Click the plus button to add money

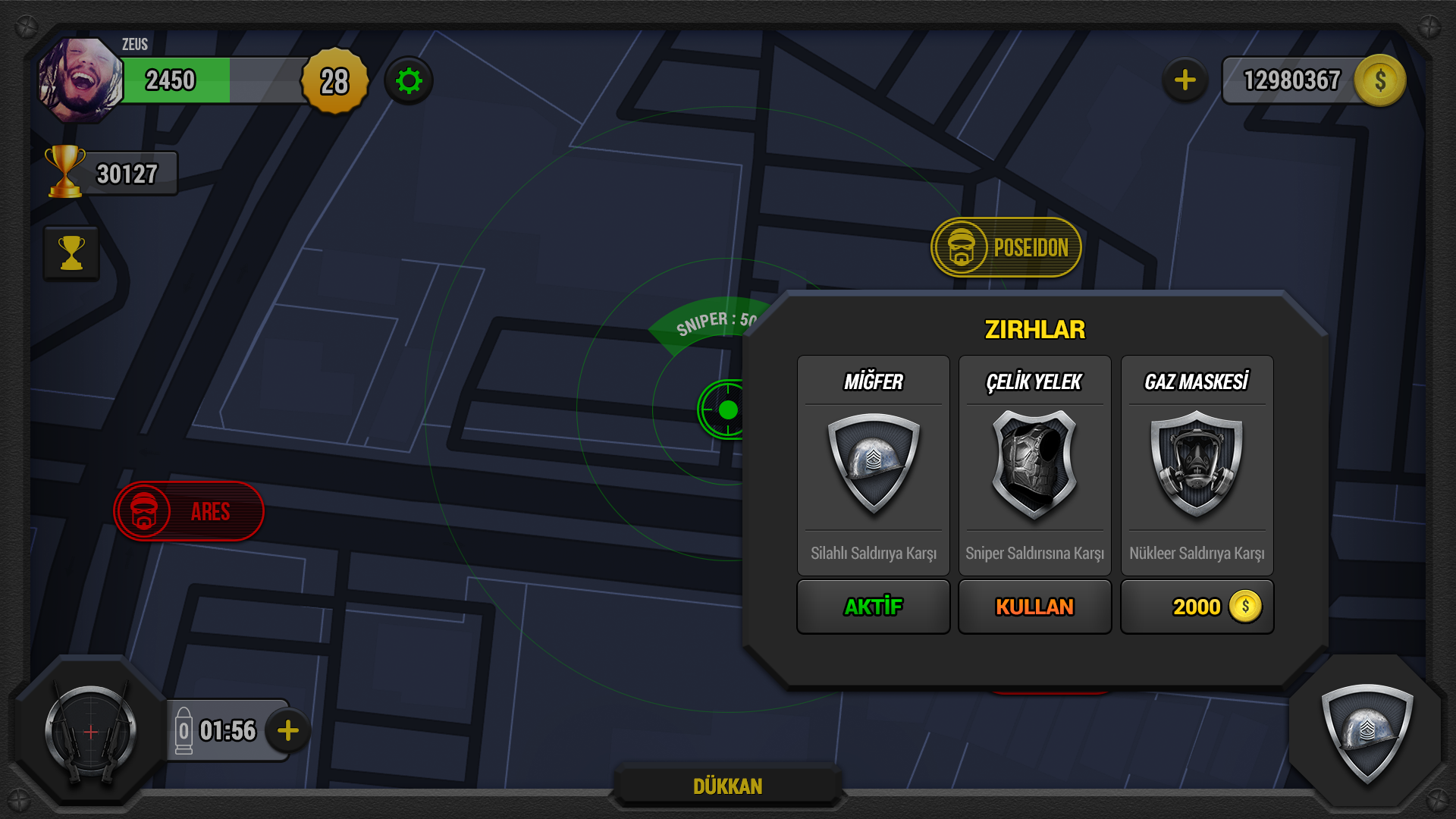(x=1185, y=79)
